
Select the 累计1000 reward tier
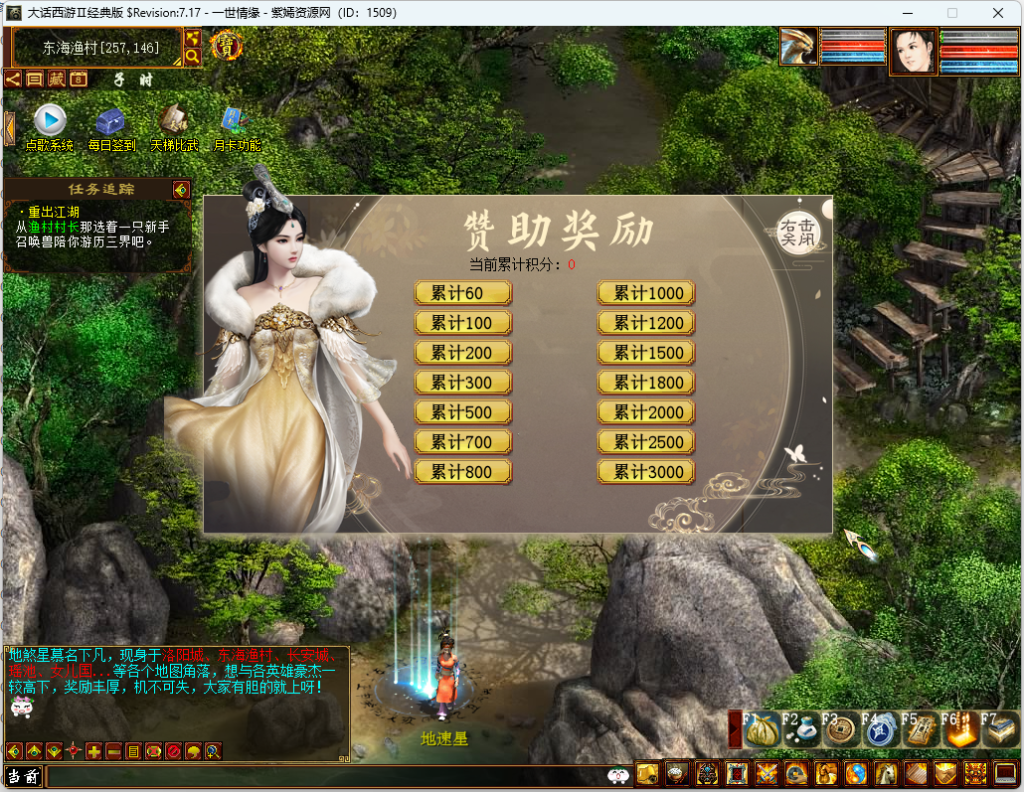tap(646, 293)
